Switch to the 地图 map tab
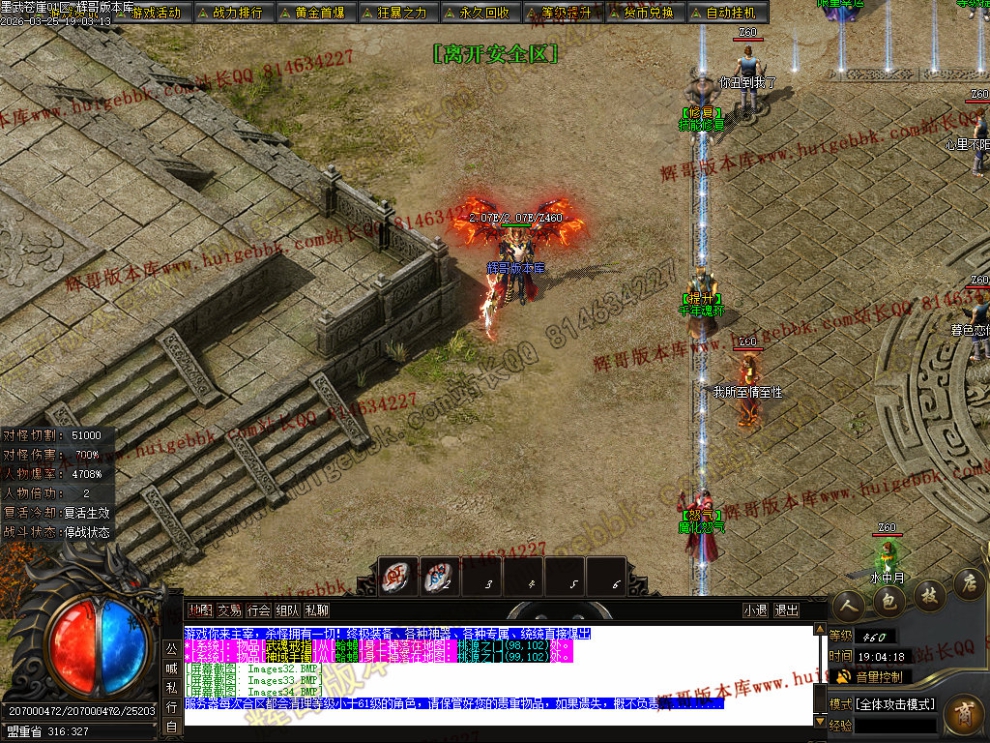This screenshot has width=990, height=743. coord(200,610)
